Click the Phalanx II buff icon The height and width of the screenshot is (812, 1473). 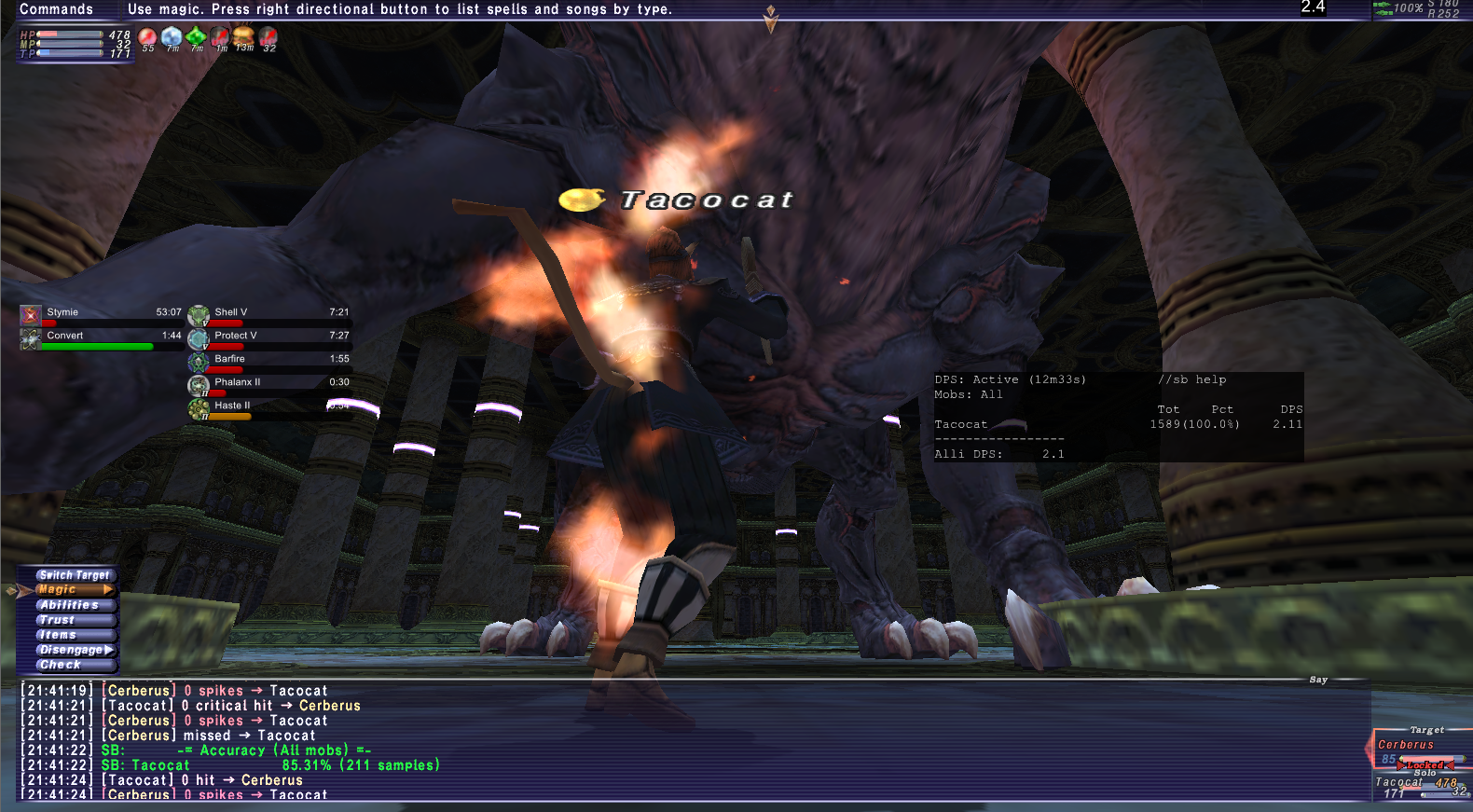(198, 384)
